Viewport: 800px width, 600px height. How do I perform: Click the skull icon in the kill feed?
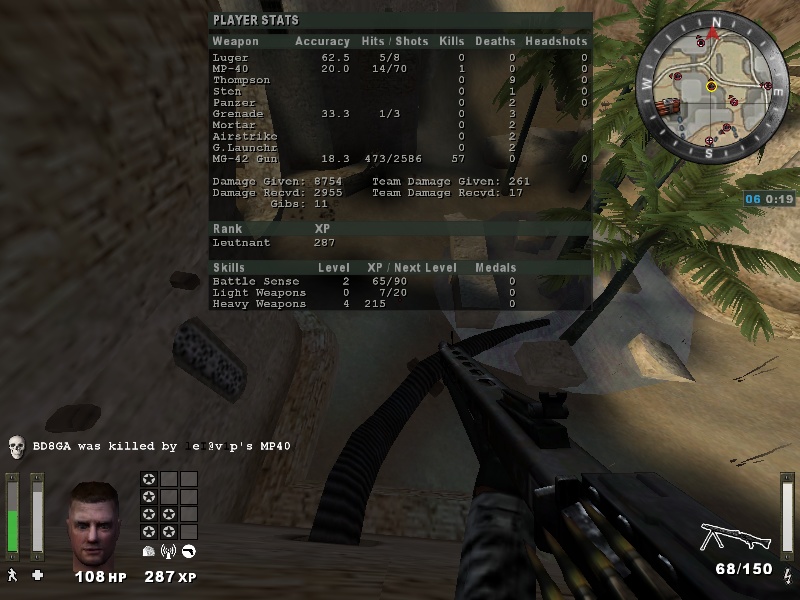[x=16, y=446]
